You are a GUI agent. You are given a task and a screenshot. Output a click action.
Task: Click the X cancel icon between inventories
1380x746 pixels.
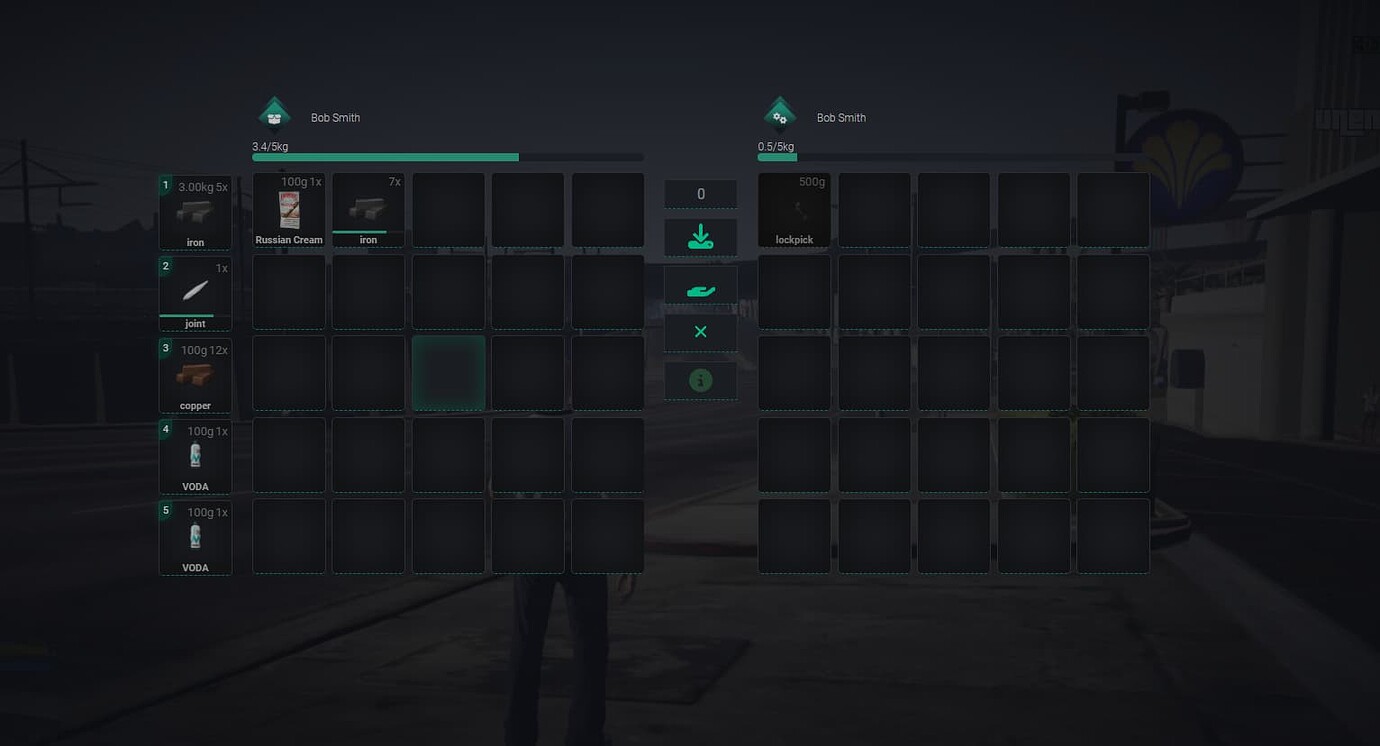coord(700,331)
